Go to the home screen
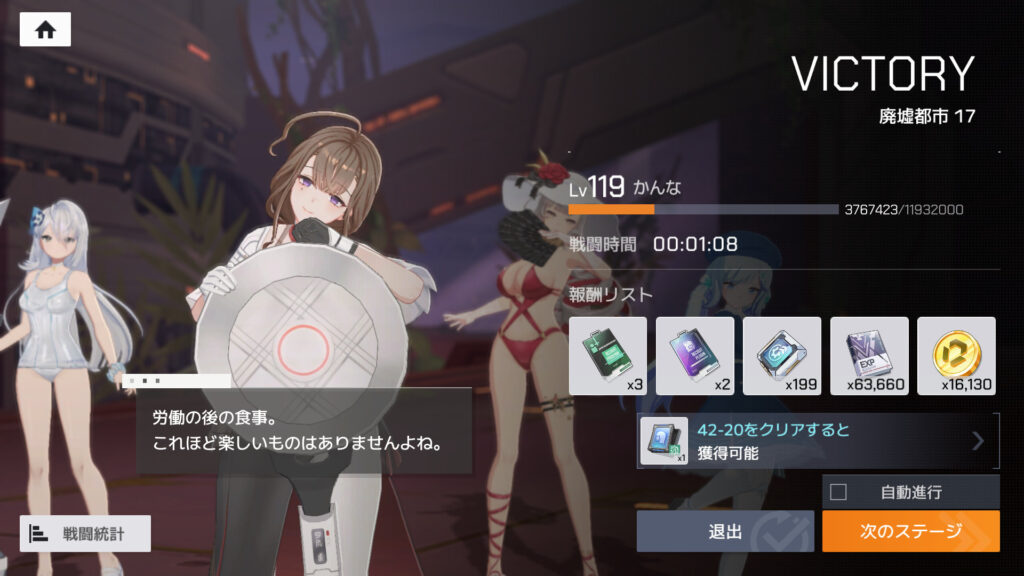 click(x=45, y=30)
